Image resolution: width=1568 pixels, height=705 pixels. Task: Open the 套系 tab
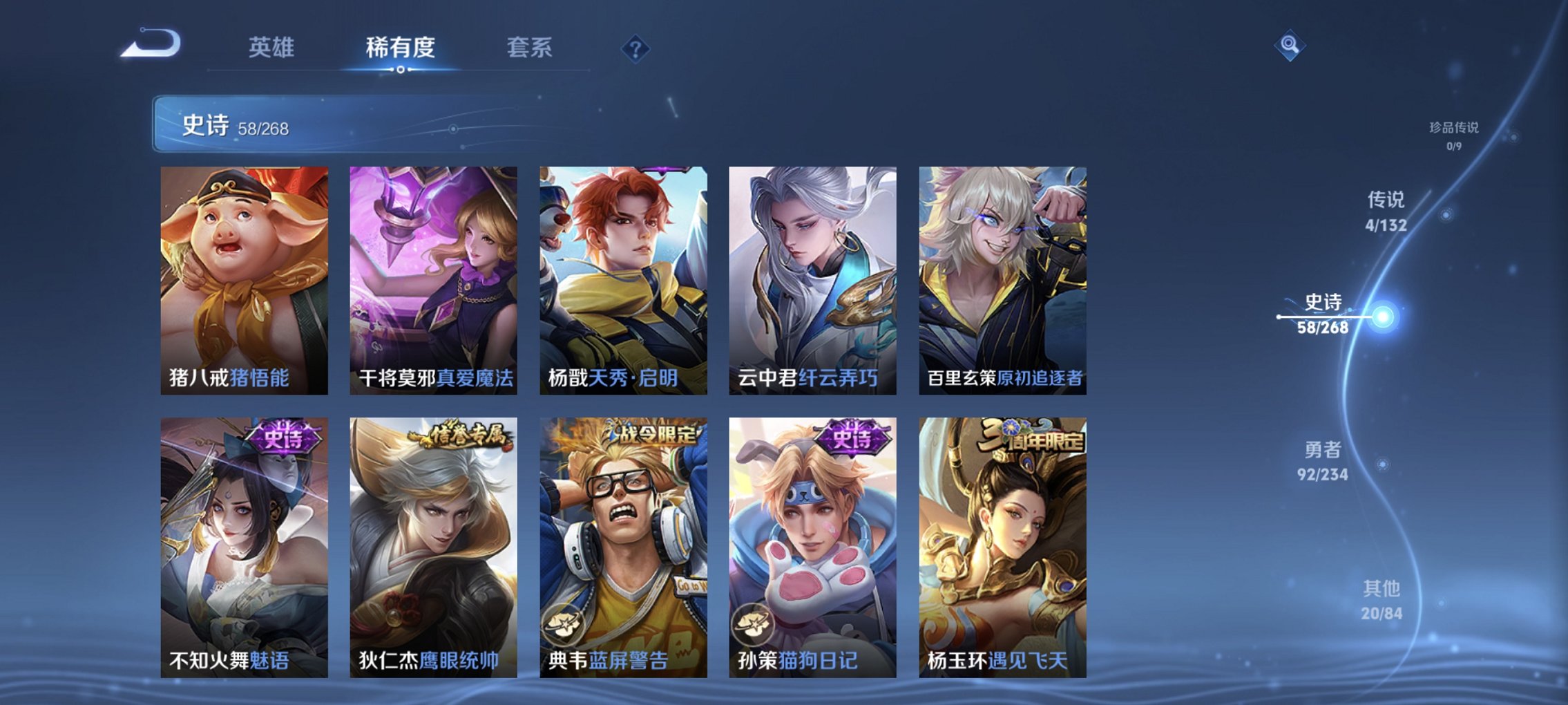(x=528, y=48)
